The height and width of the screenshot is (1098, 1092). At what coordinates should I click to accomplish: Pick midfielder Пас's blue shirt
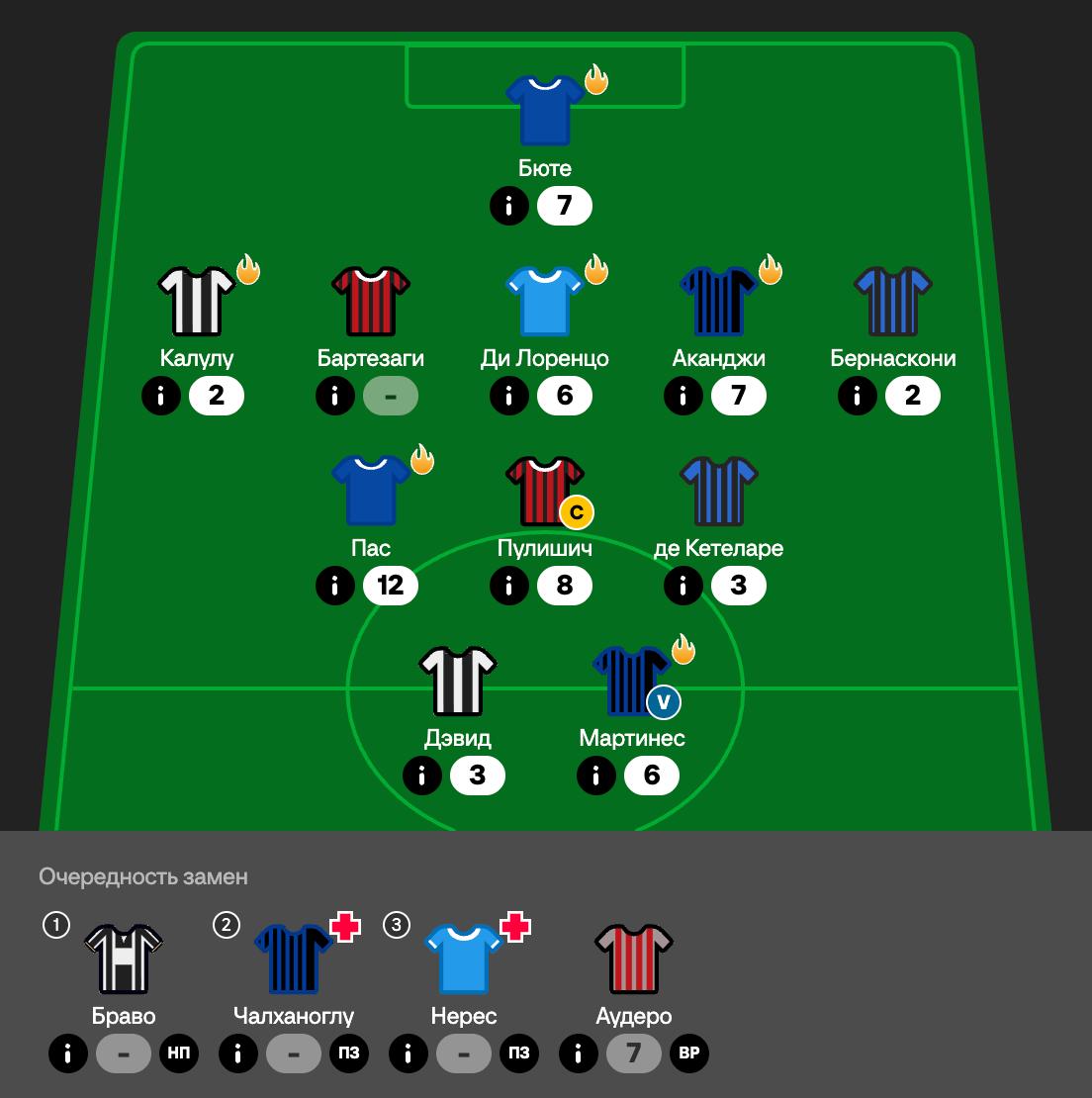tap(371, 490)
